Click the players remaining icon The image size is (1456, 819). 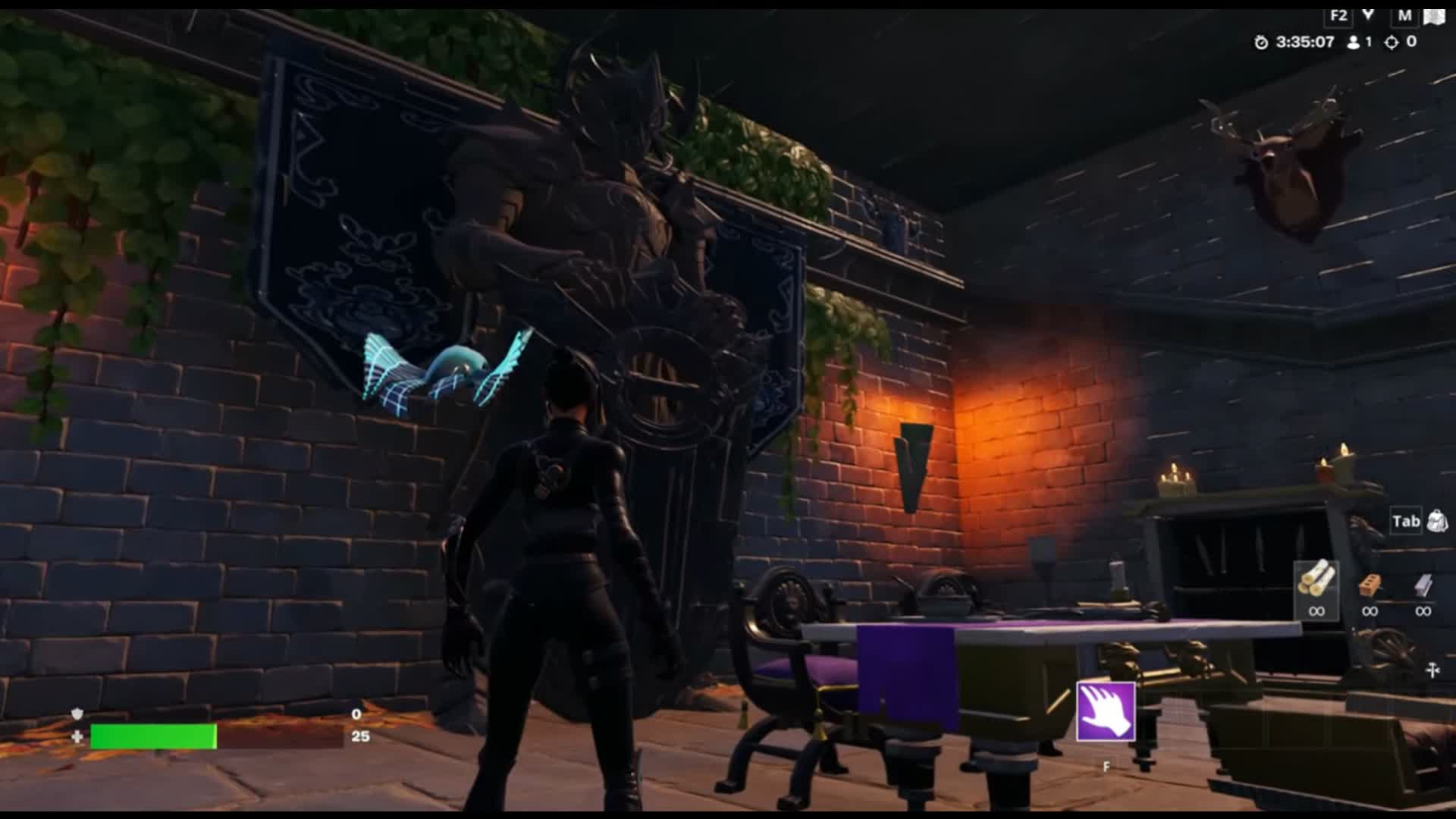coord(1353,43)
